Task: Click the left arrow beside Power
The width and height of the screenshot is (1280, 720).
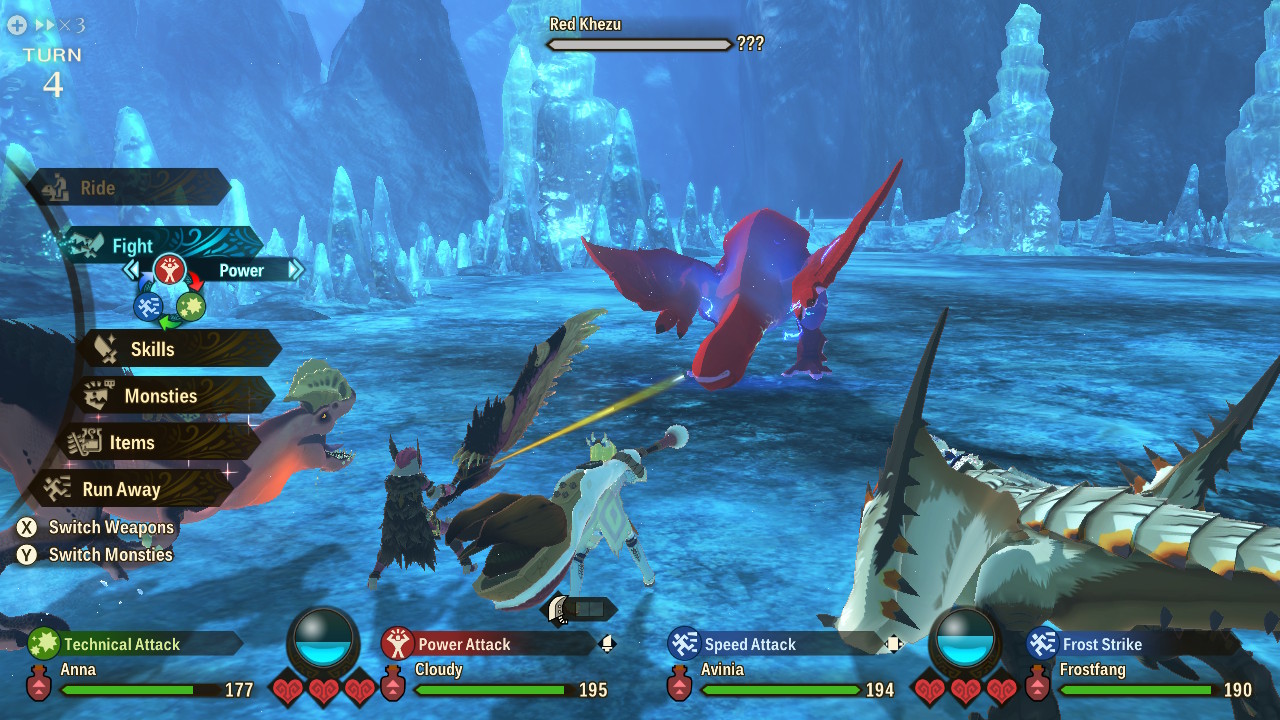Action: pyautogui.click(x=131, y=270)
